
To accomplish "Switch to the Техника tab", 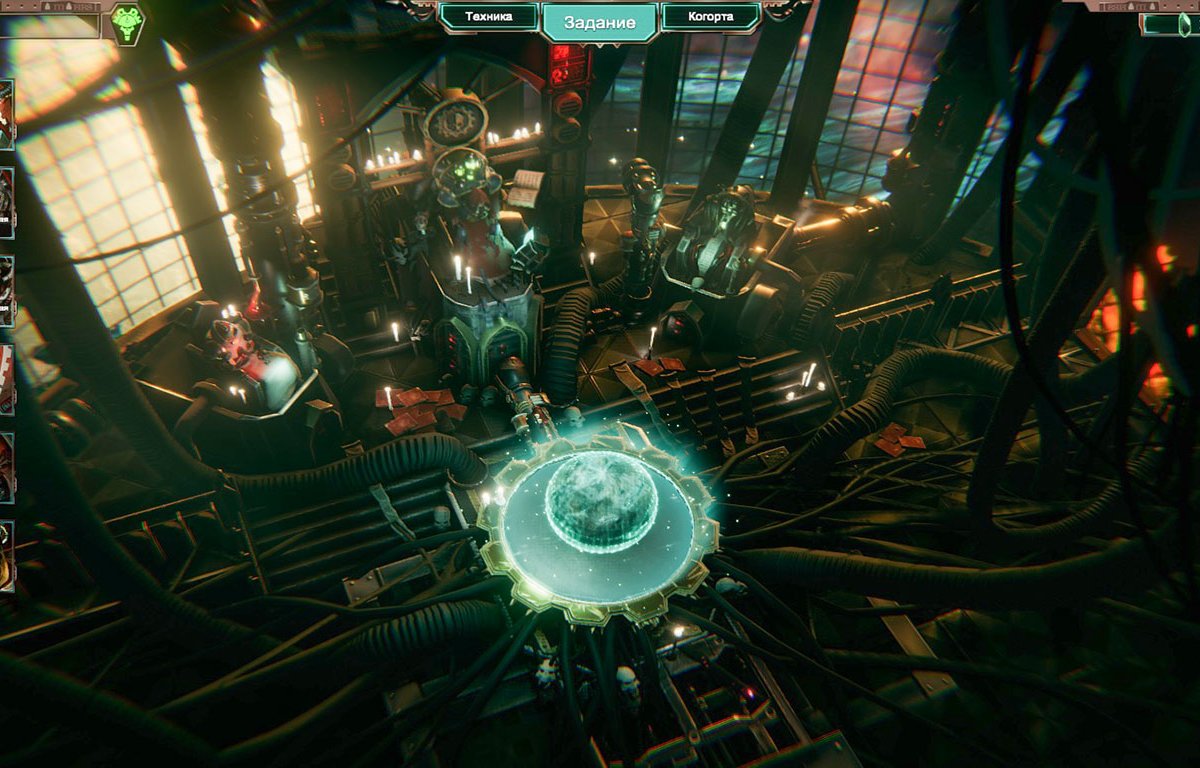I will click(490, 18).
